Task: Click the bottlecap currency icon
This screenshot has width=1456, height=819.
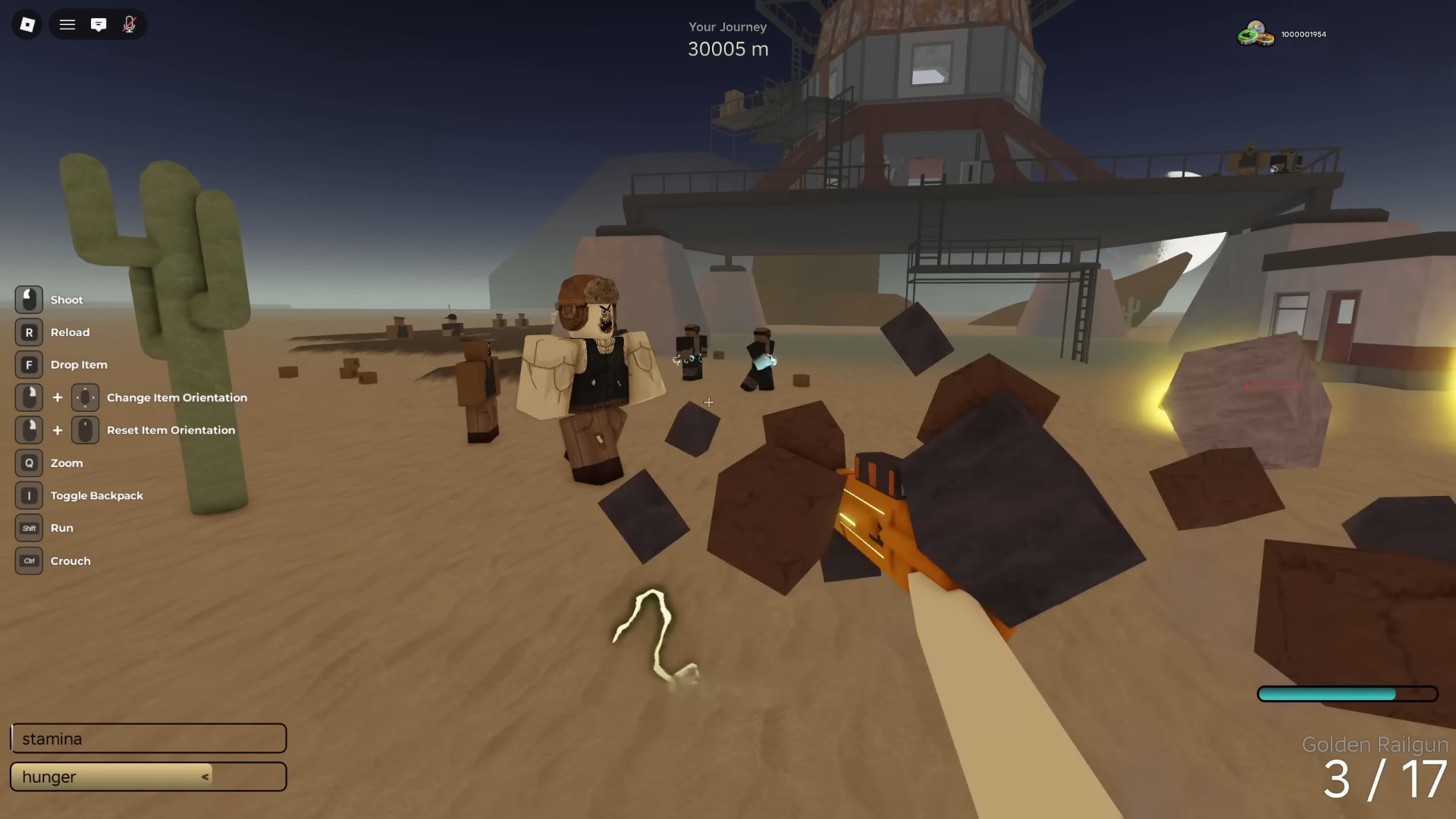Action: 1256,33
